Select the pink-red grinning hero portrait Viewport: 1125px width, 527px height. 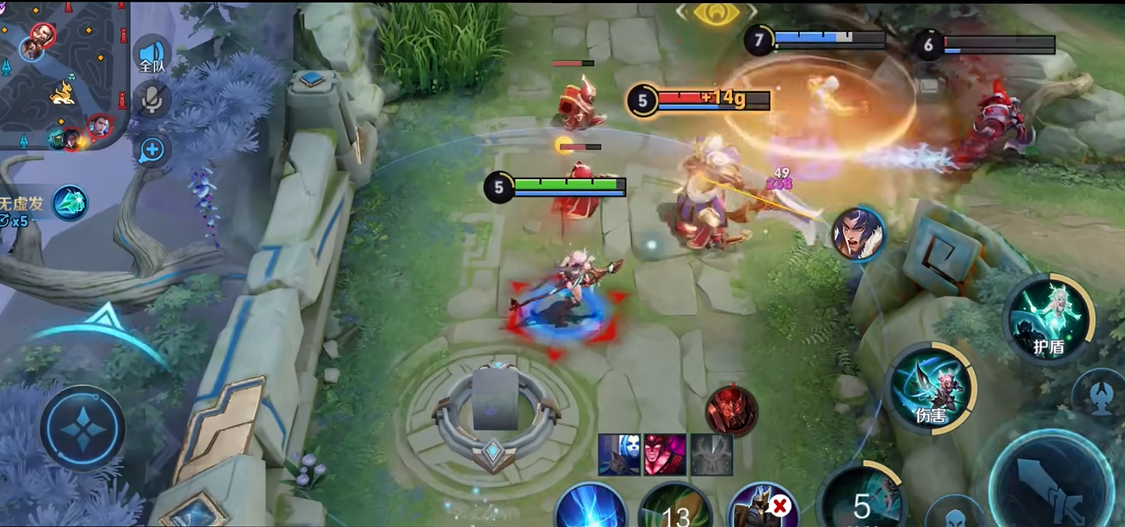[665, 455]
